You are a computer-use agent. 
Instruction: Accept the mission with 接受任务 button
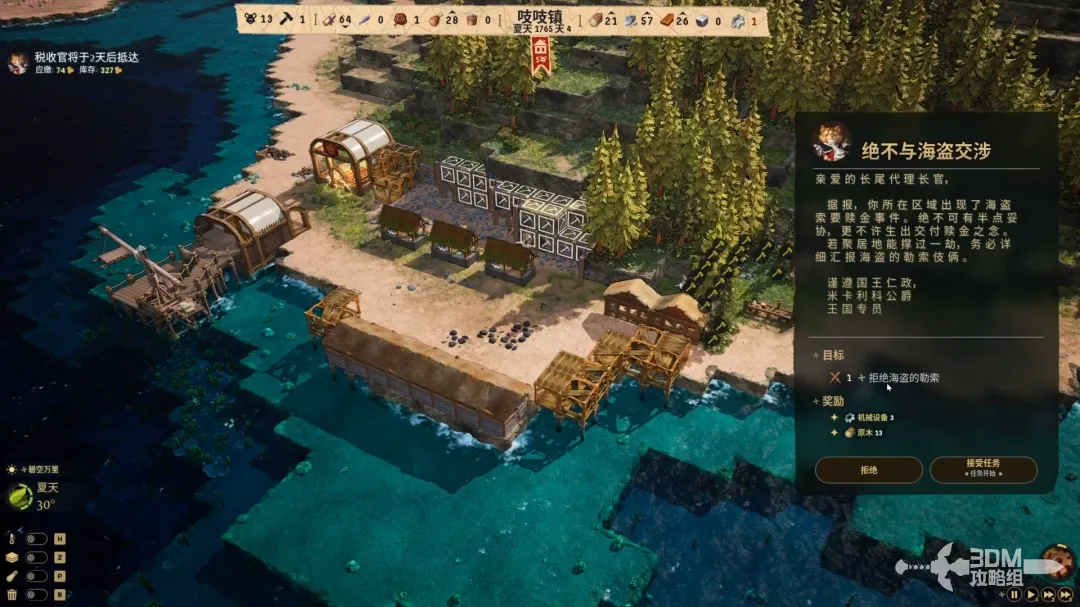983,469
